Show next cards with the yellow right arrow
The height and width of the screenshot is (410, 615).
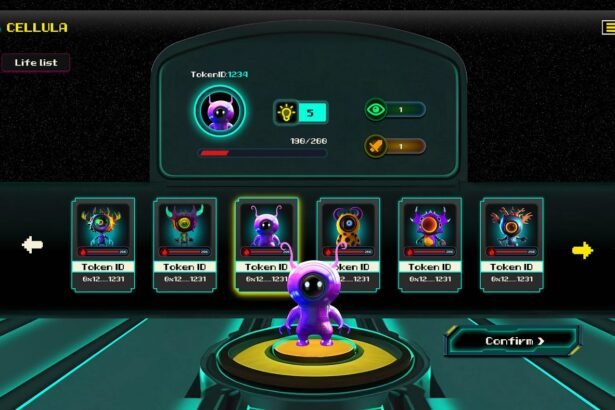[x=582, y=249]
